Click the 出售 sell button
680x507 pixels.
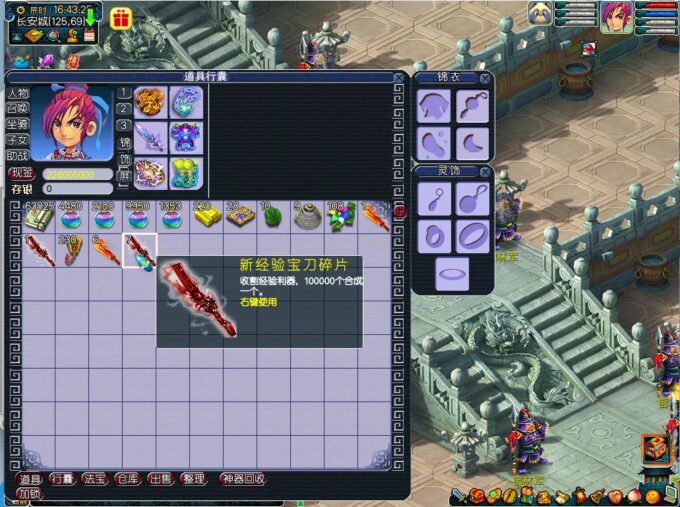(160, 479)
